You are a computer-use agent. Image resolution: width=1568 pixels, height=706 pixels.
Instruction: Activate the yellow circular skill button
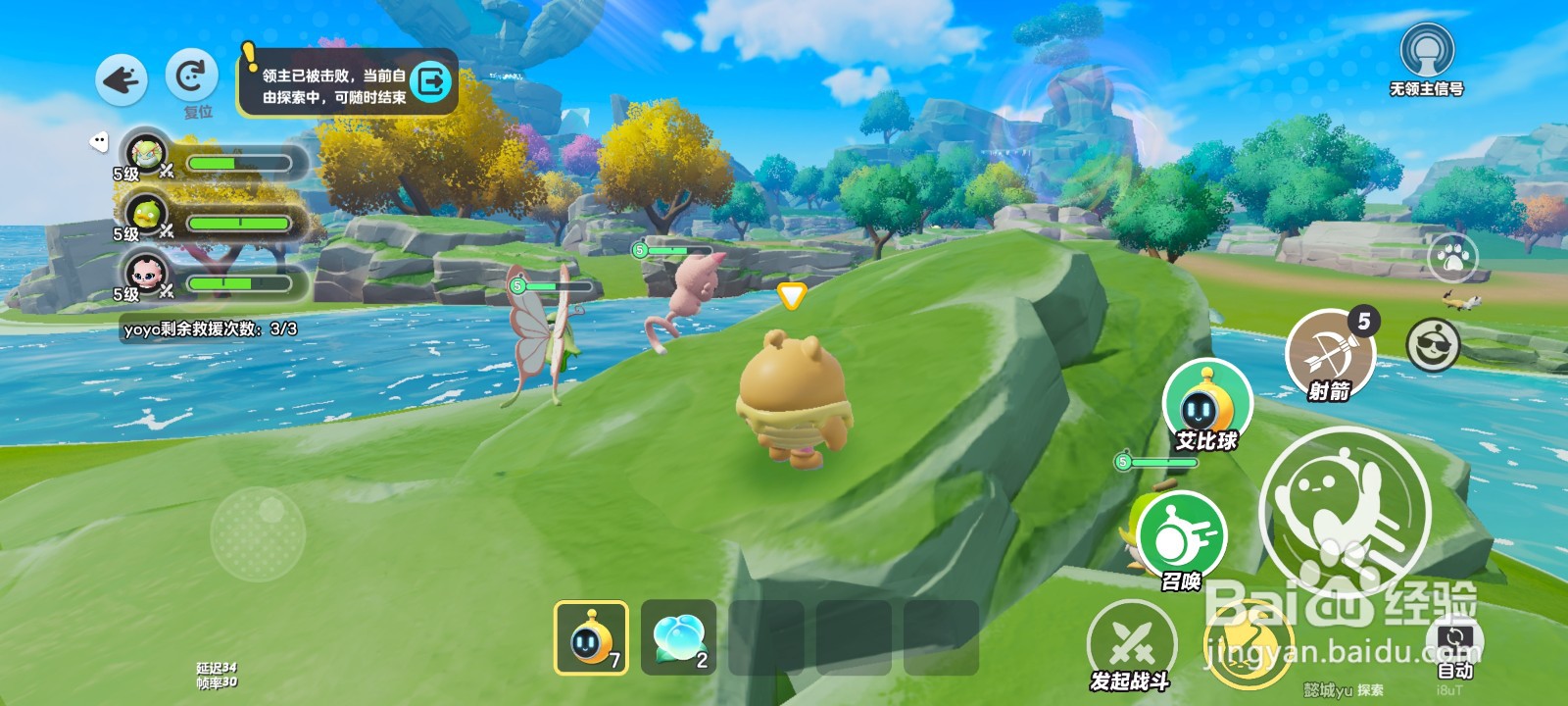(x=1247, y=642)
